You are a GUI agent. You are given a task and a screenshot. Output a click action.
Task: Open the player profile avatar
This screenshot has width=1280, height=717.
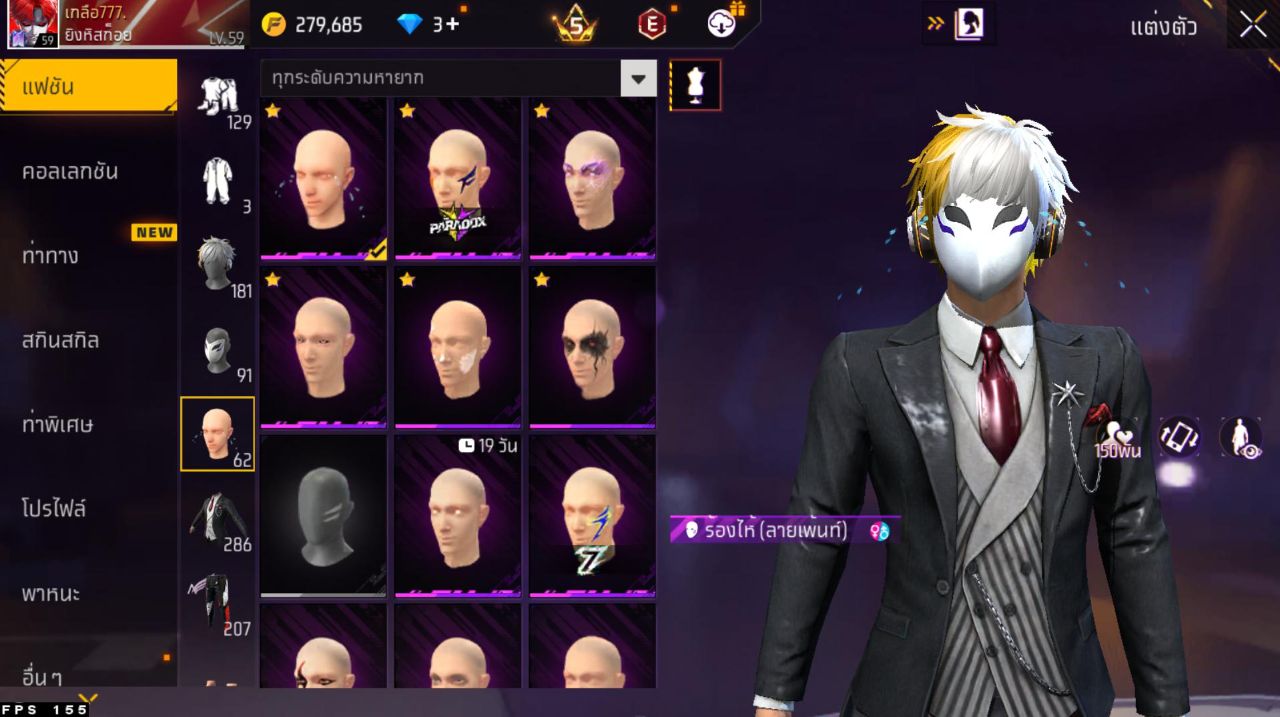30,25
